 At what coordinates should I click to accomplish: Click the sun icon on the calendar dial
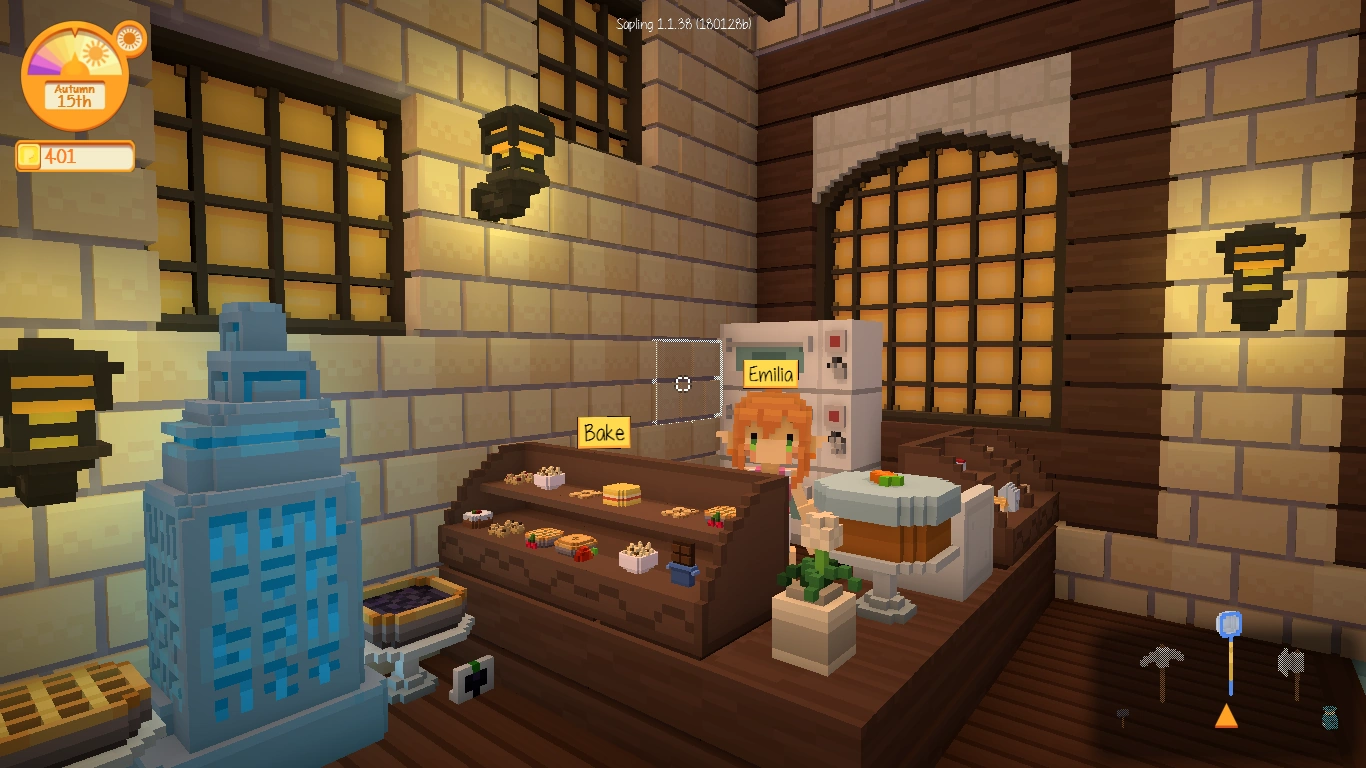pos(95,53)
